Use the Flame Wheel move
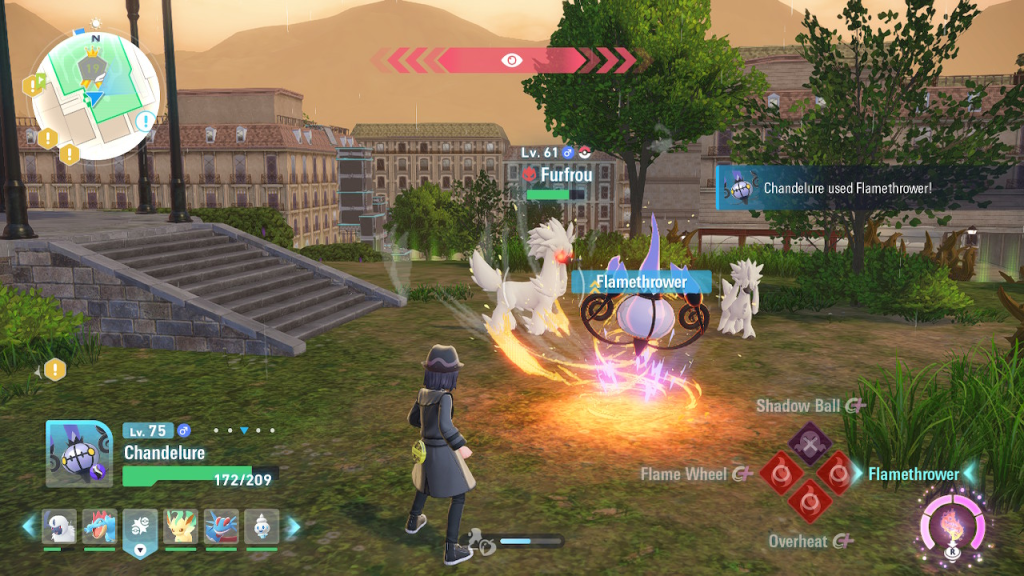The width and height of the screenshot is (1024, 576). click(780, 472)
